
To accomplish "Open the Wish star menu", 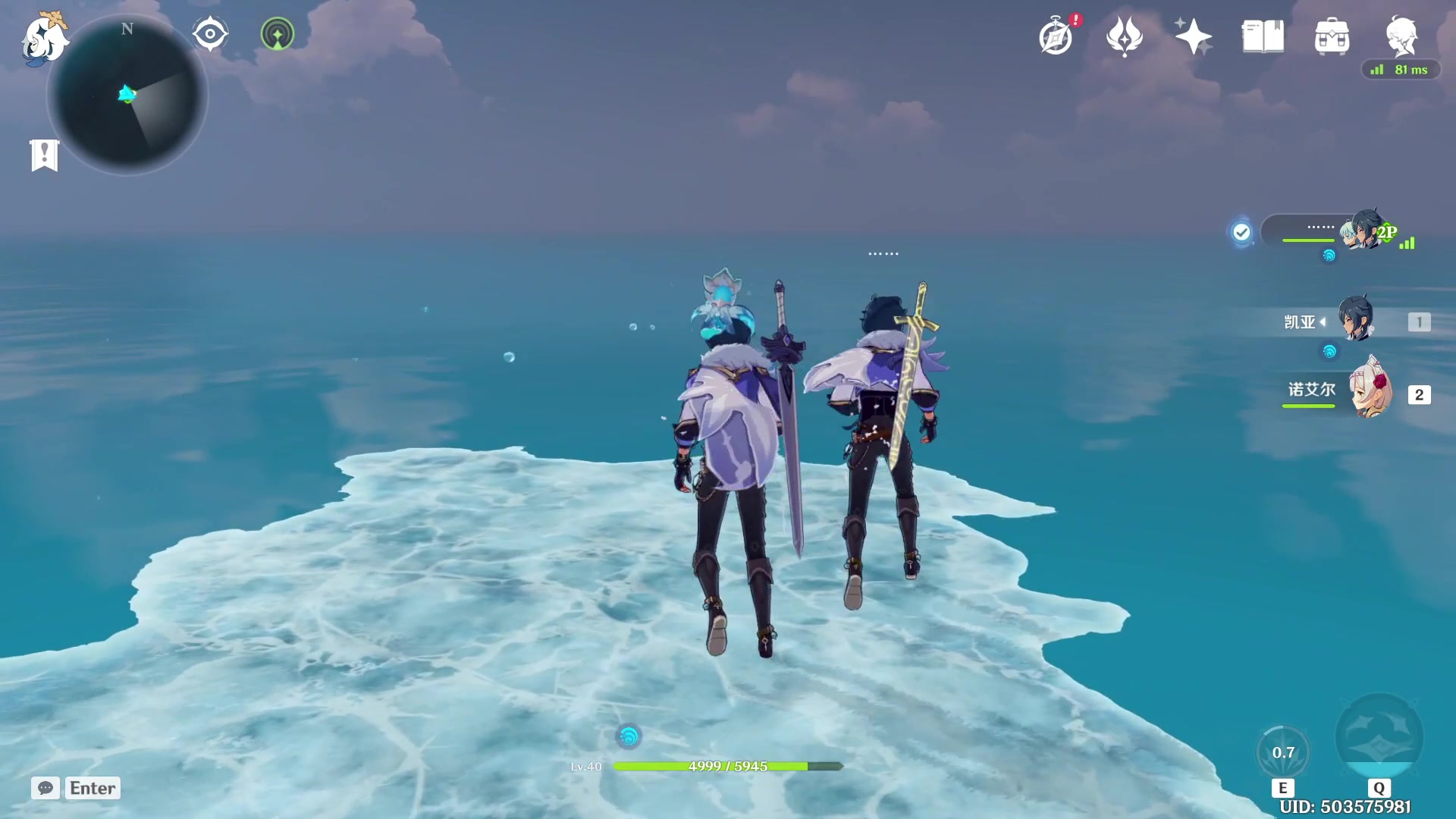I will pyautogui.click(x=1193, y=36).
